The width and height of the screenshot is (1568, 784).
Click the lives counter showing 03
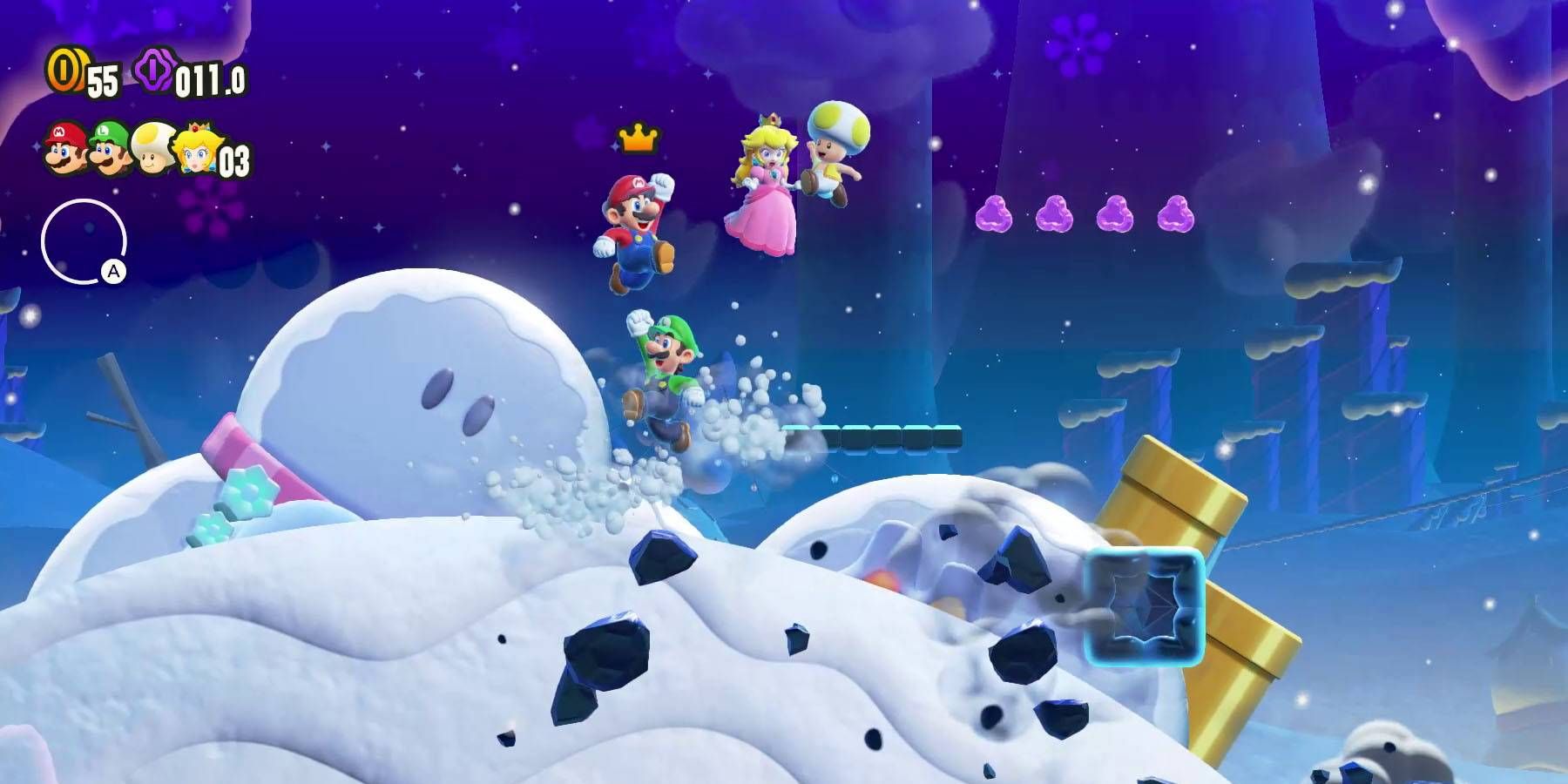(235, 159)
